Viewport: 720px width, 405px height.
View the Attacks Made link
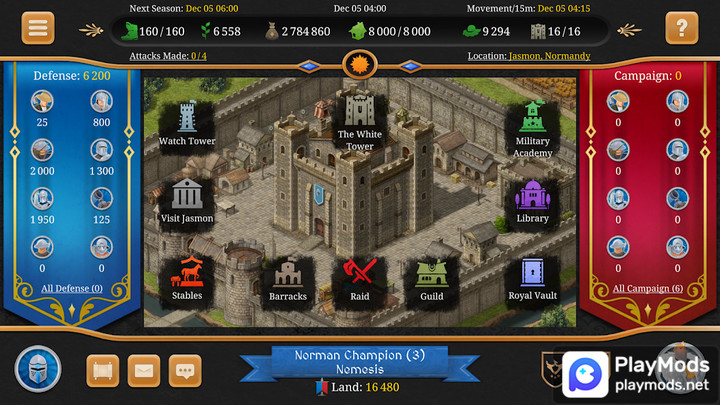tap(169, 56)
